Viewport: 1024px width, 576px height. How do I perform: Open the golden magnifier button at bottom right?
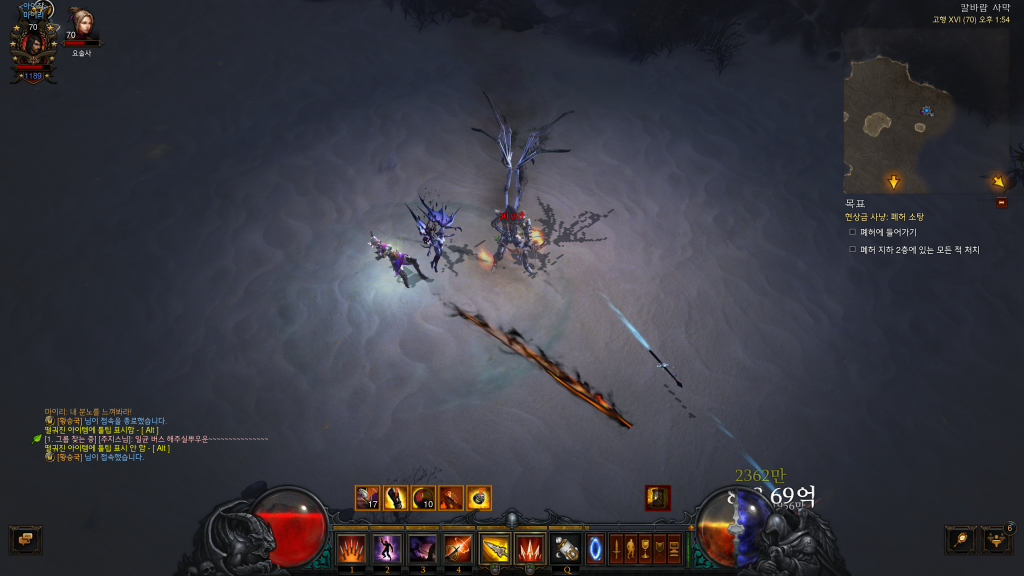coord(960,540)
